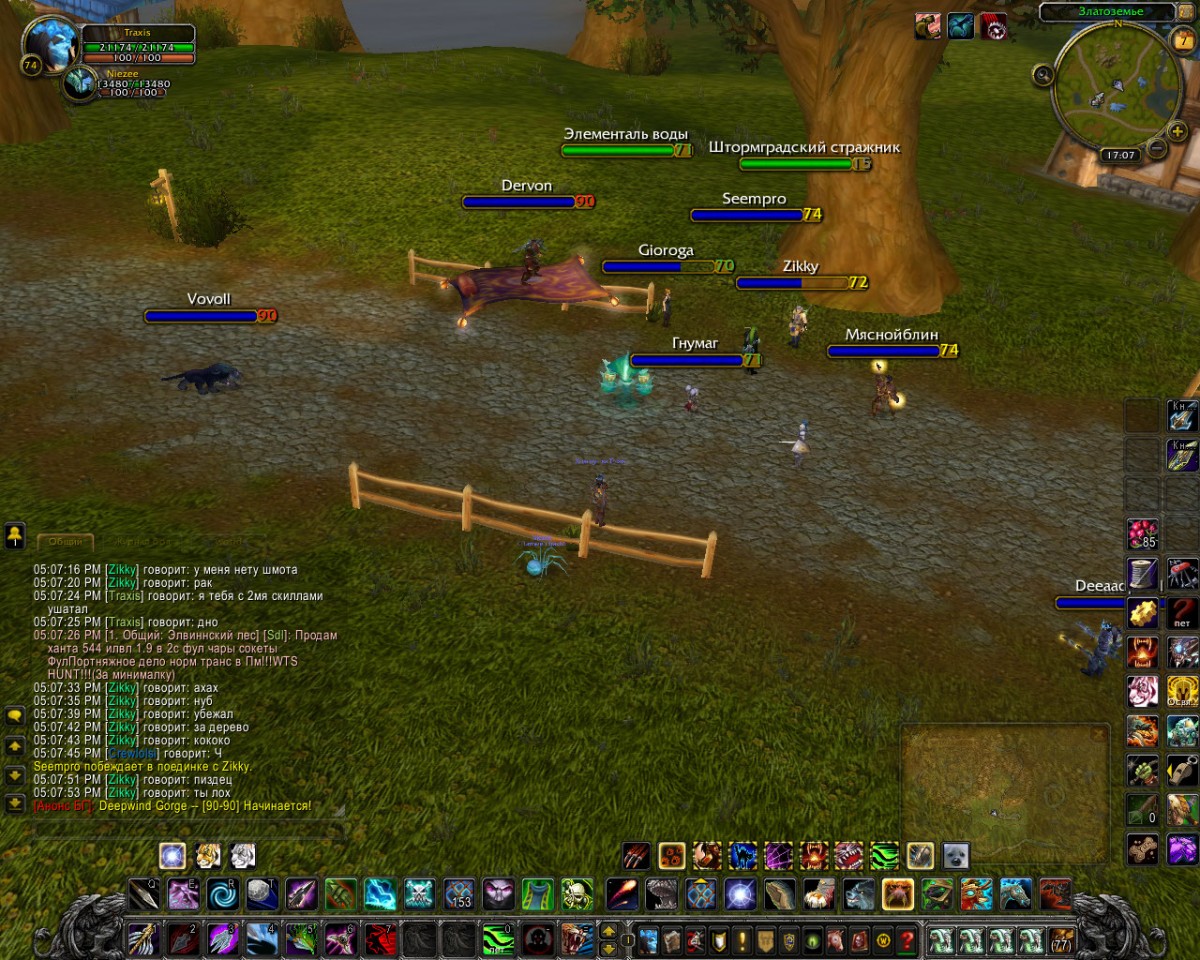Click the red sawblade buff icon
The height and width of the screenshot is (960, 1200).
coord(993,27)
